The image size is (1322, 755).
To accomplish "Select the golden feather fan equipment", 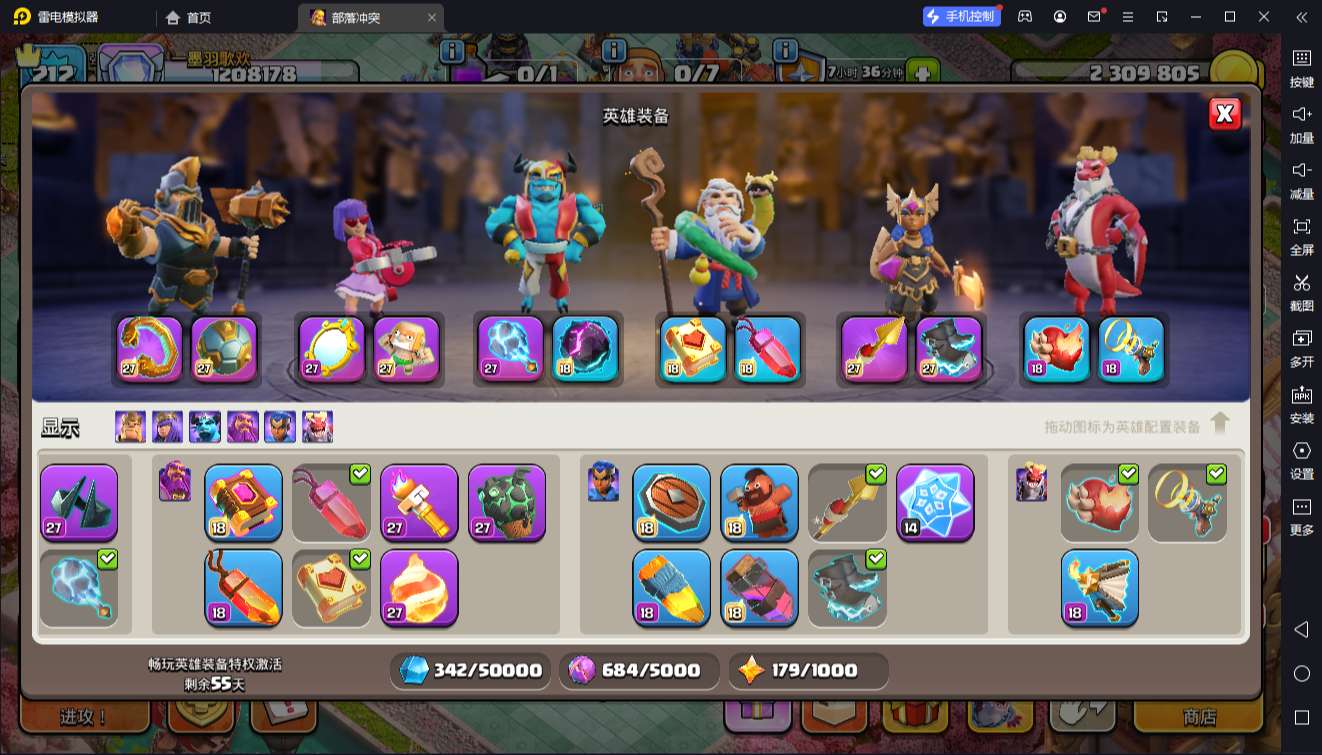I will tap(1100, 587).
